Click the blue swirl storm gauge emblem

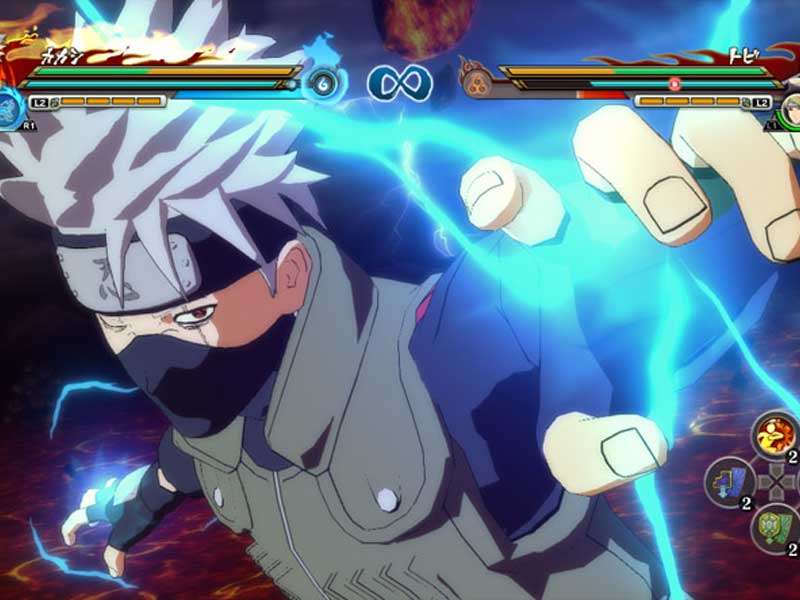[x=323, y=83]
